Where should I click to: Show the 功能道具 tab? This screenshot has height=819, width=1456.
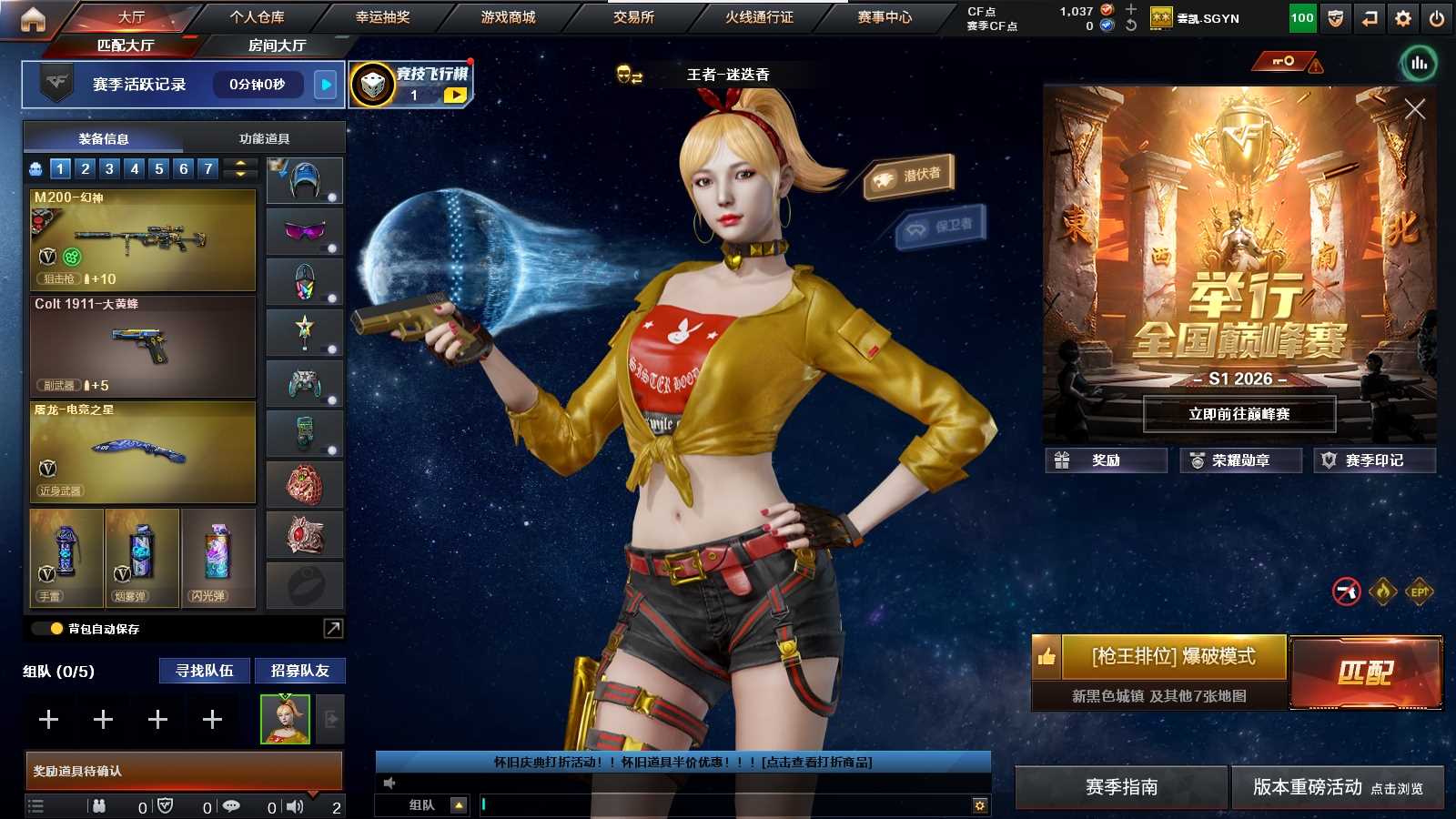click(x=264, y=139)
